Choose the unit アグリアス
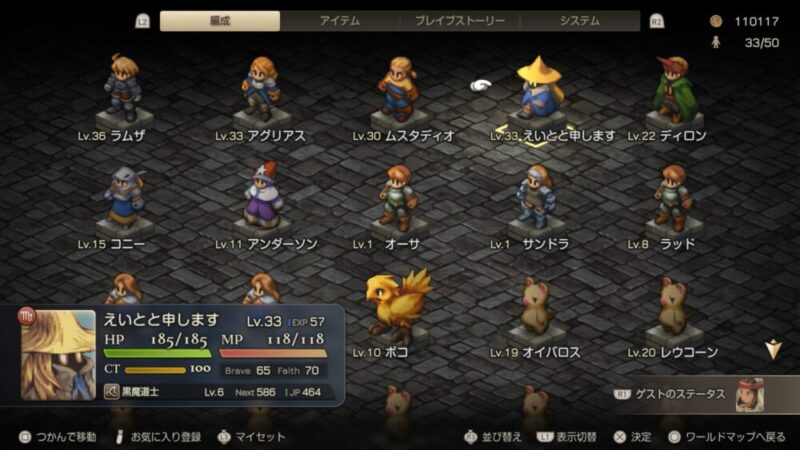Viewport: 800px width, 450px height. pyautogui.click(x=261, y=90)
